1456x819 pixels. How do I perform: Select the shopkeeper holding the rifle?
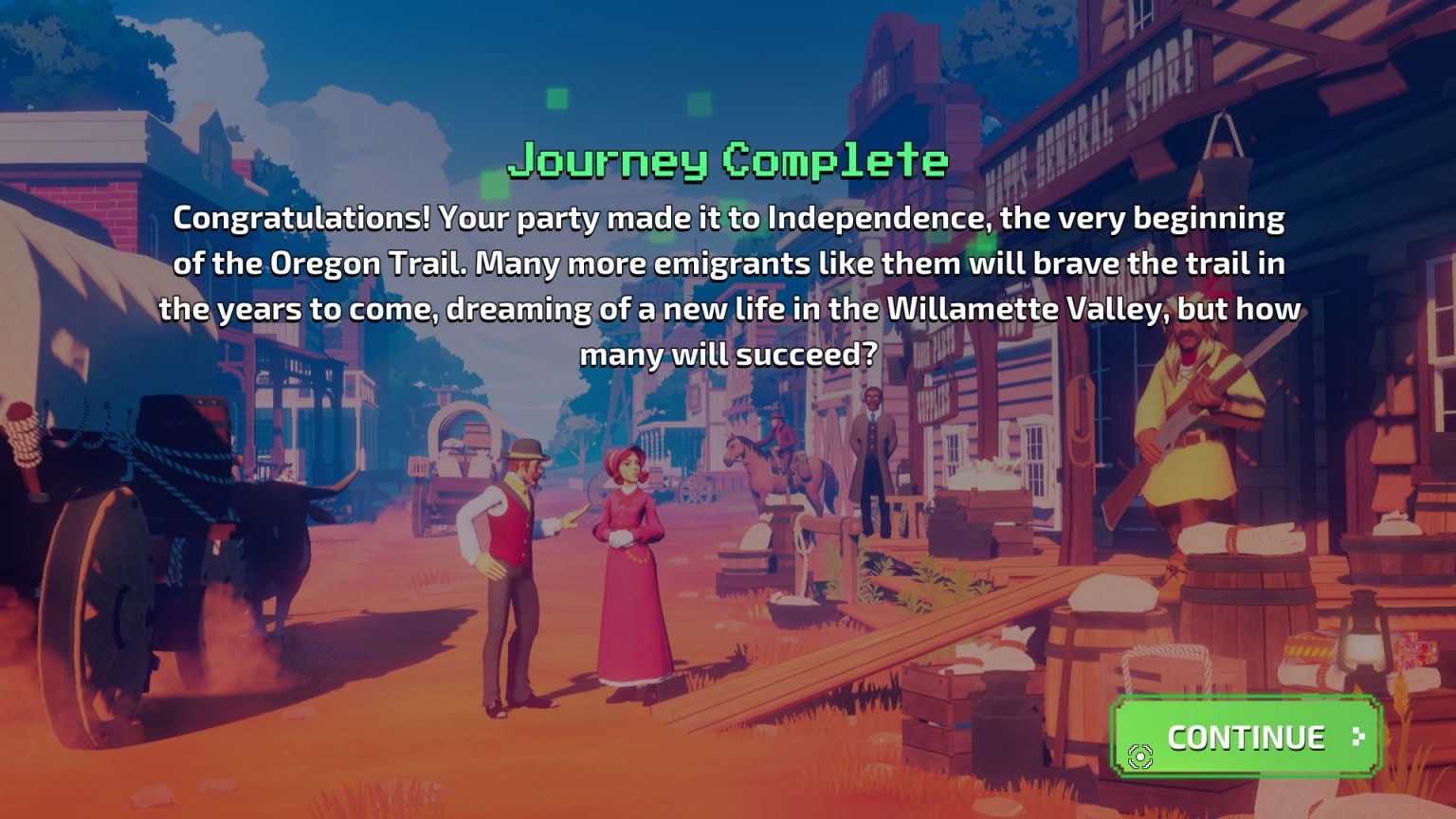(x=1184, y=446)
